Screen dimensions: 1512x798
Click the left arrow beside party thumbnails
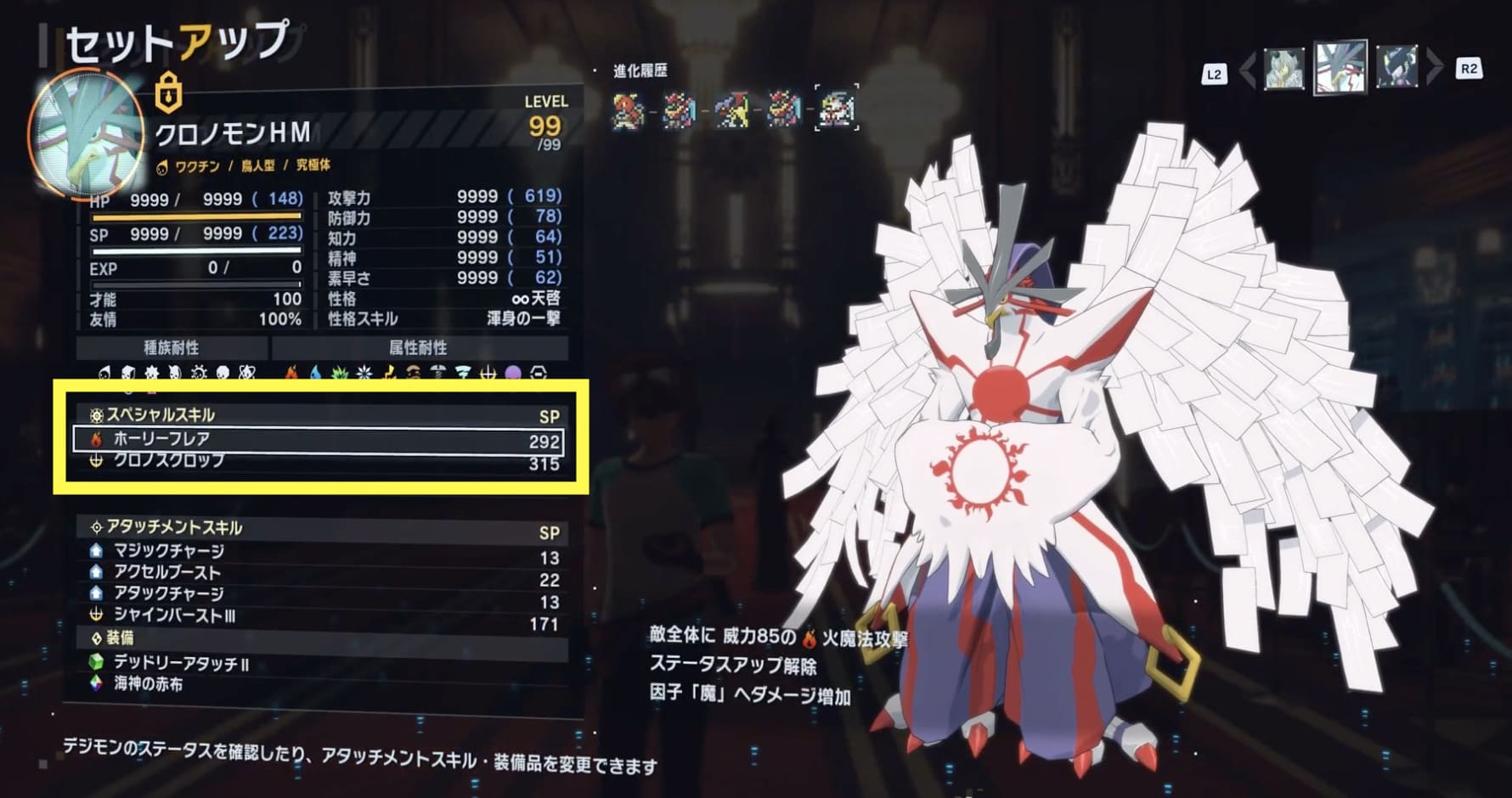[1247, 70]
